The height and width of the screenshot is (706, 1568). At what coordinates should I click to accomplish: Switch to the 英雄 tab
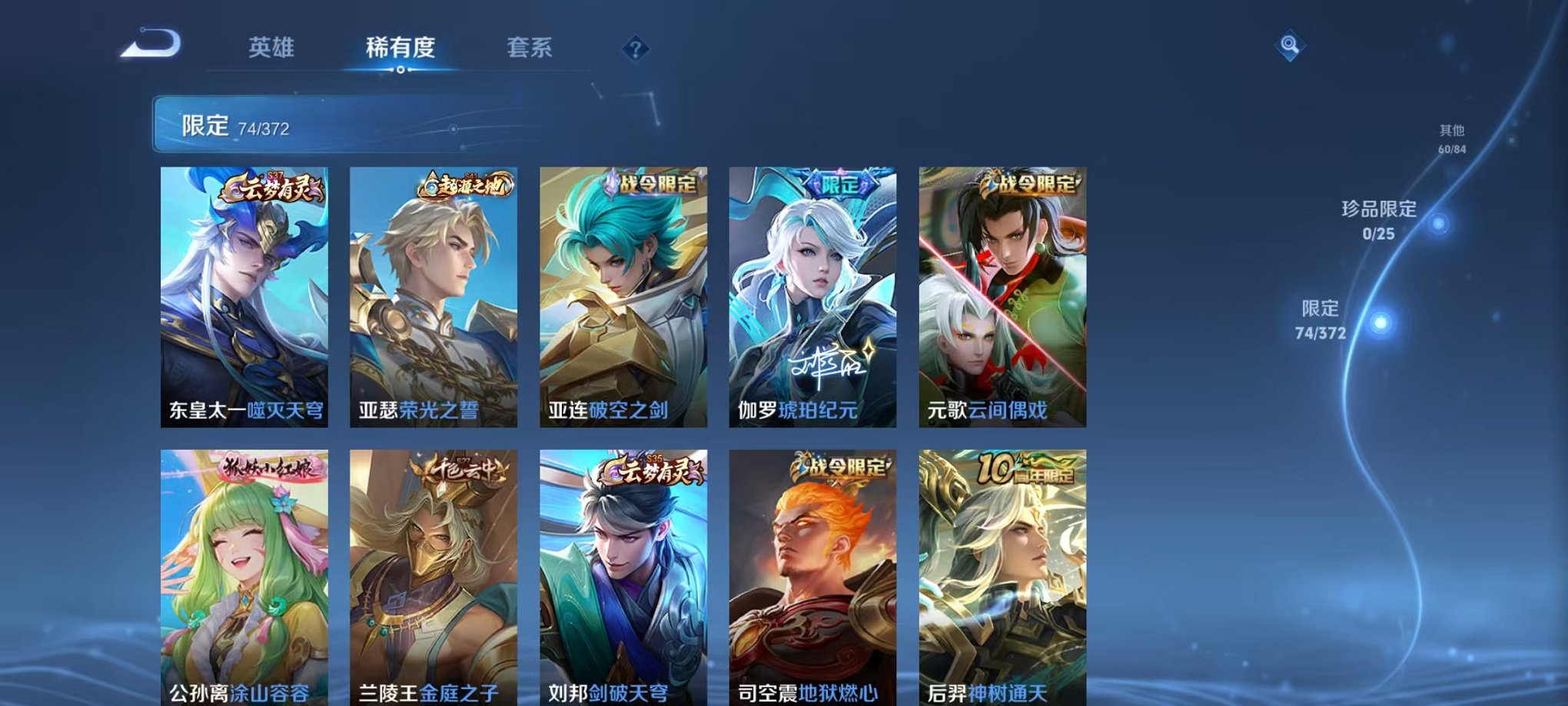[x=274, y=46]
